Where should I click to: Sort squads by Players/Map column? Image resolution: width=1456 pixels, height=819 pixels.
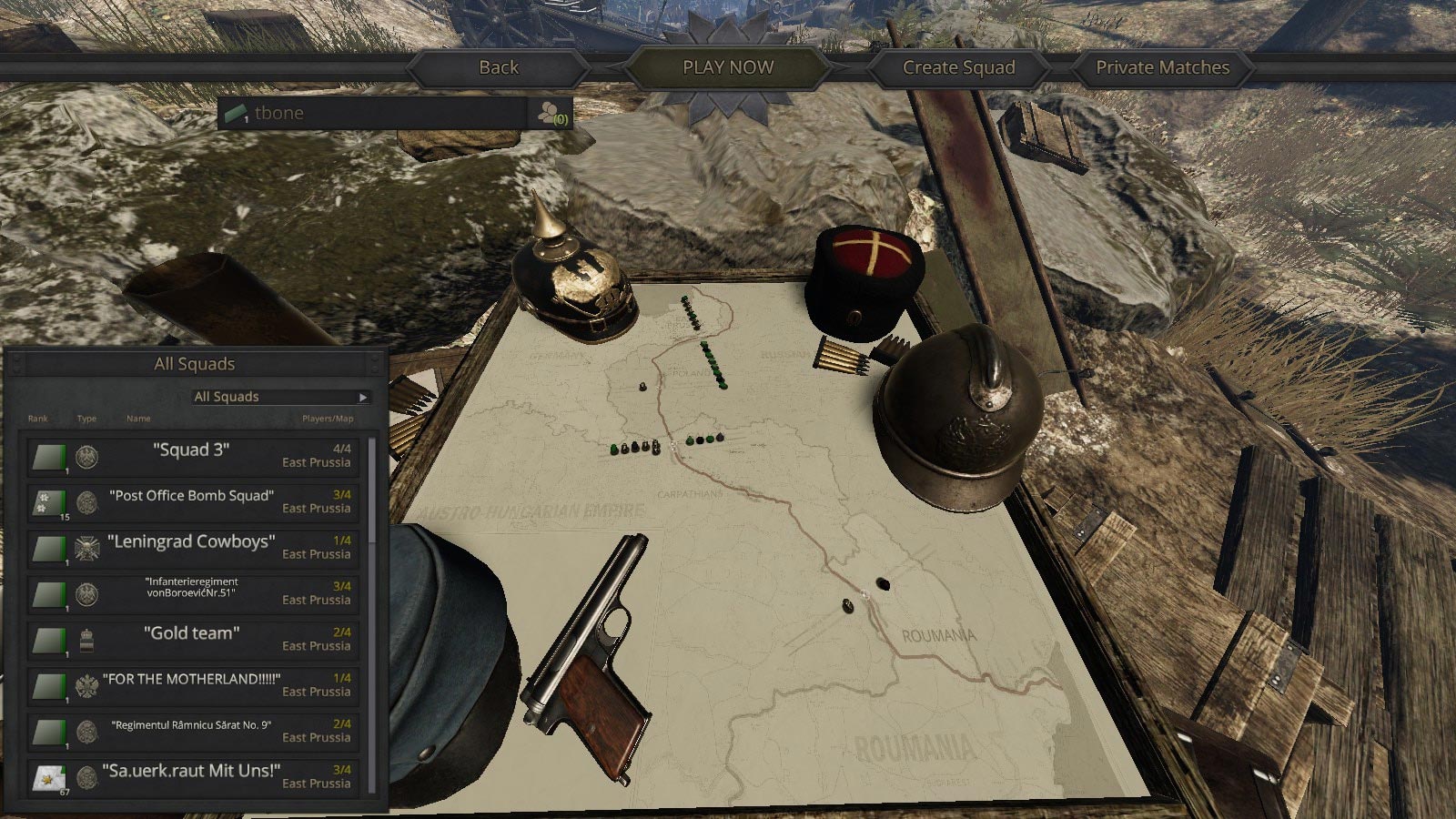point(328,419)
